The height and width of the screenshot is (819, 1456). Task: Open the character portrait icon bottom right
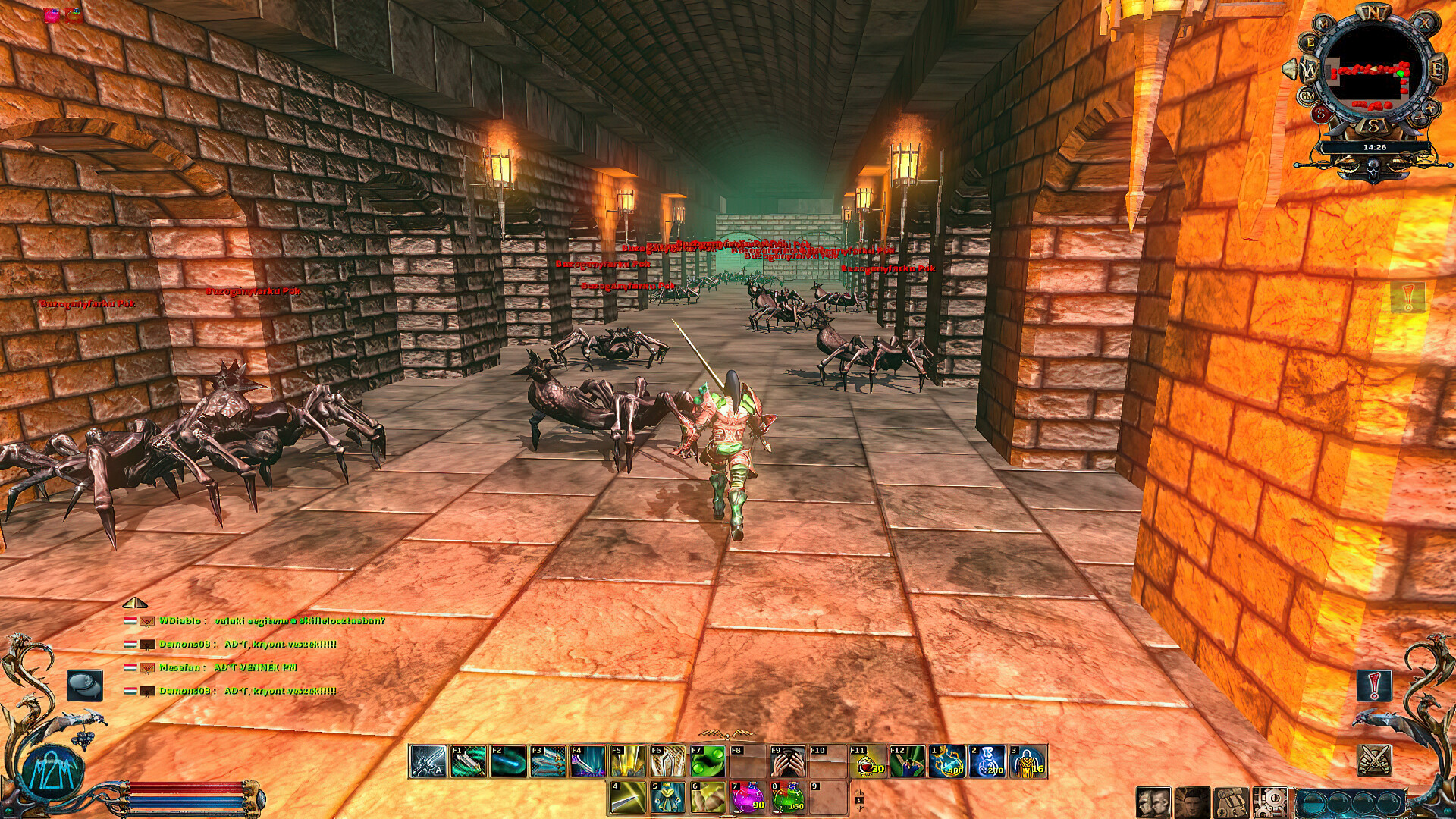[1191, 802]
